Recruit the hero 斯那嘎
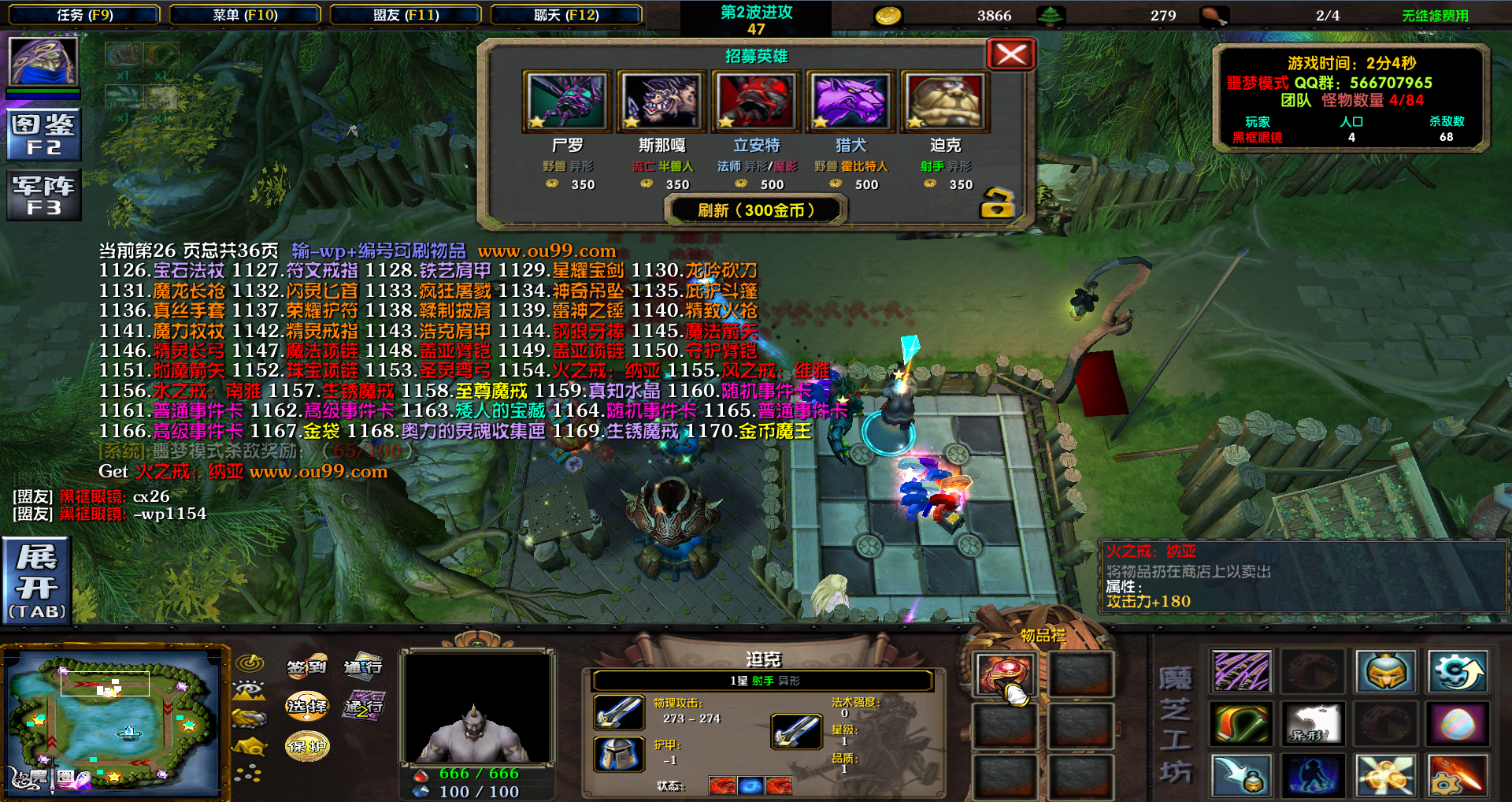The height and width of the screenshot is (802, 1512). [661, 102]
